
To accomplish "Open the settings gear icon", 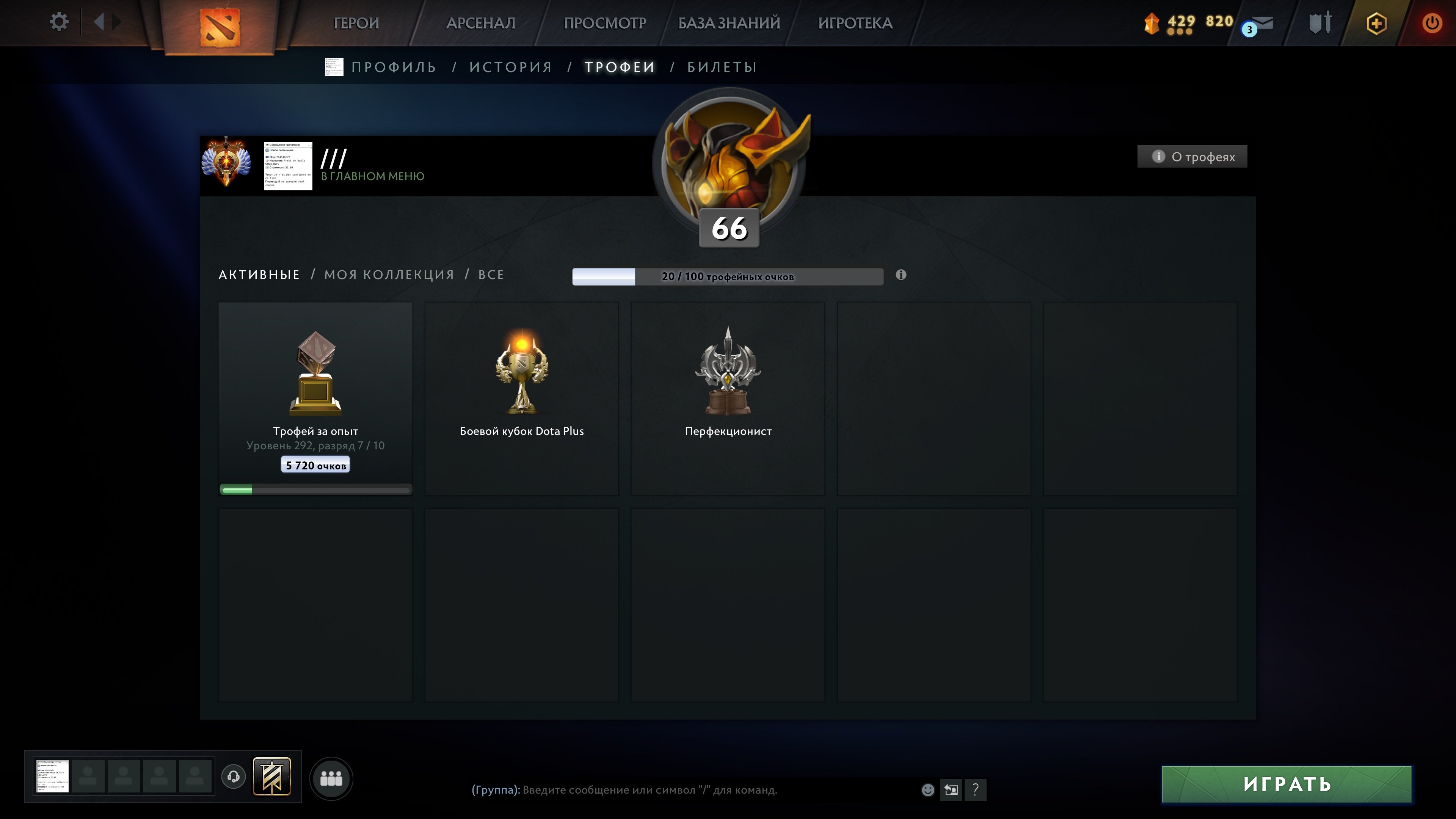I will (59, 21).
